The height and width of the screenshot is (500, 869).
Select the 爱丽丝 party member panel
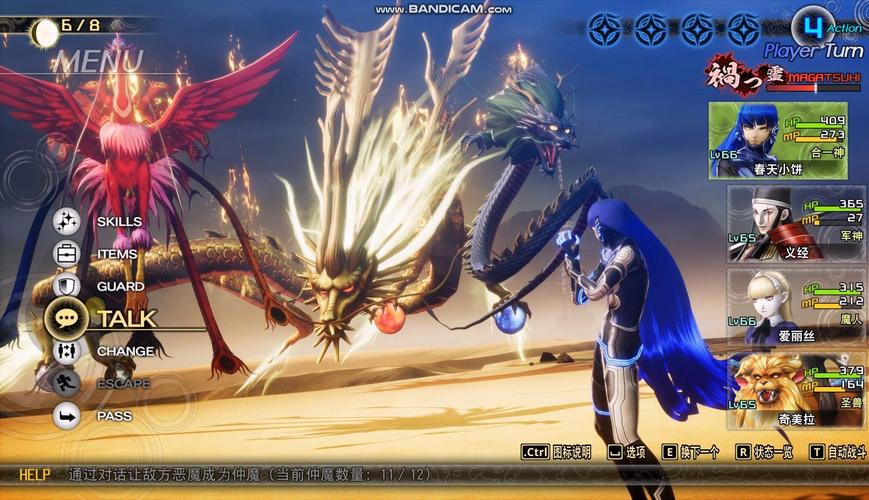coord(793,306)
